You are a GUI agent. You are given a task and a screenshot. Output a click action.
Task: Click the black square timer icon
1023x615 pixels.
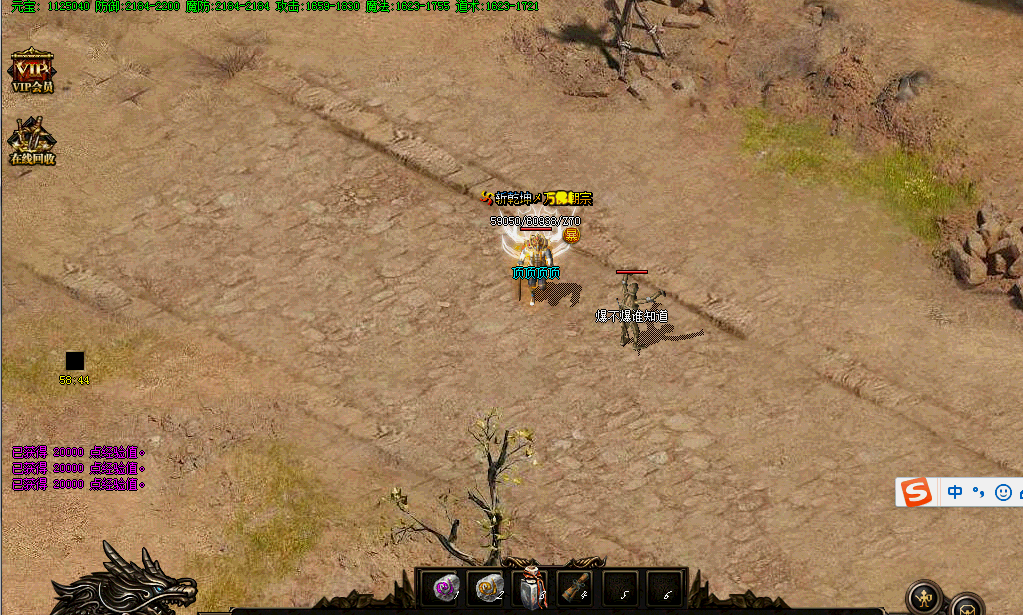click(75, 361)
